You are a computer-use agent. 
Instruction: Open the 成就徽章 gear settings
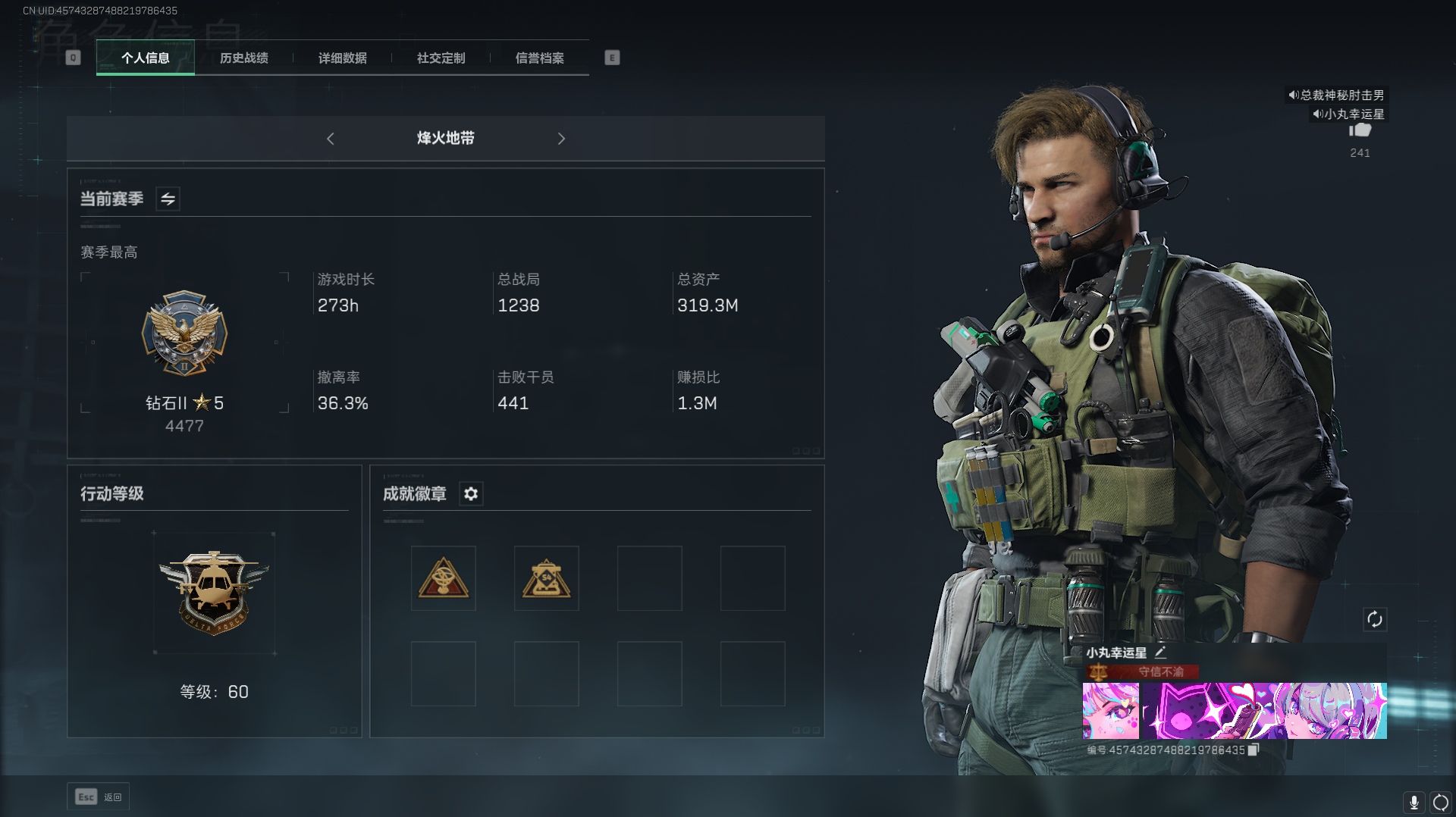click(x=471, y=494)
